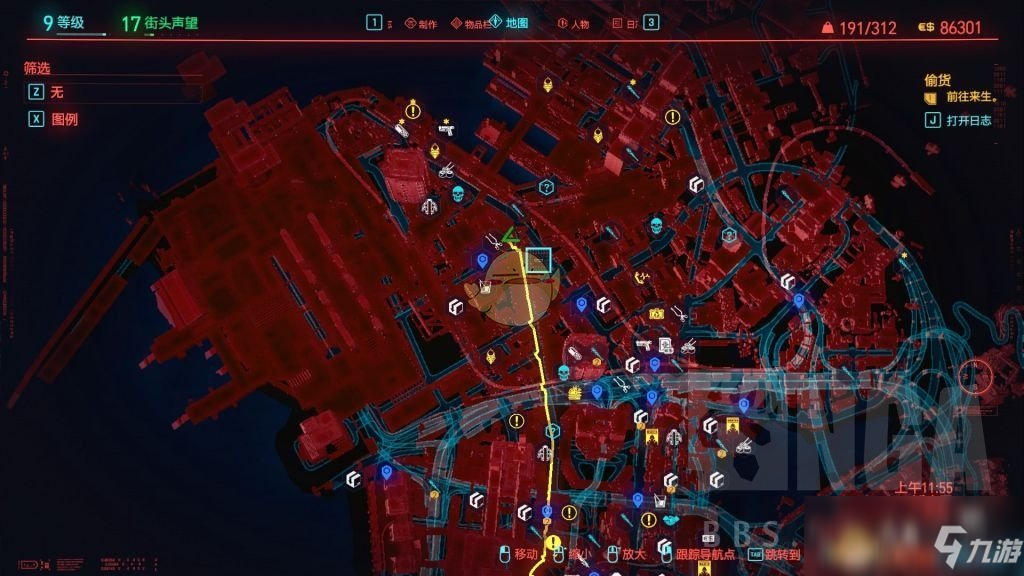The image size is (1024, 576).
Task: Select the ripperdoc jacket icon marker
Action: 430,207
